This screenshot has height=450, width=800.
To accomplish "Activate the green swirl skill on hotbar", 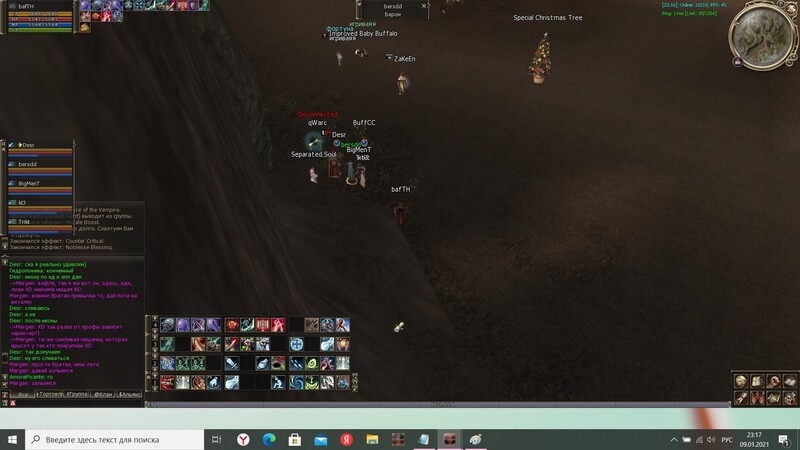I will coord(312,363).
